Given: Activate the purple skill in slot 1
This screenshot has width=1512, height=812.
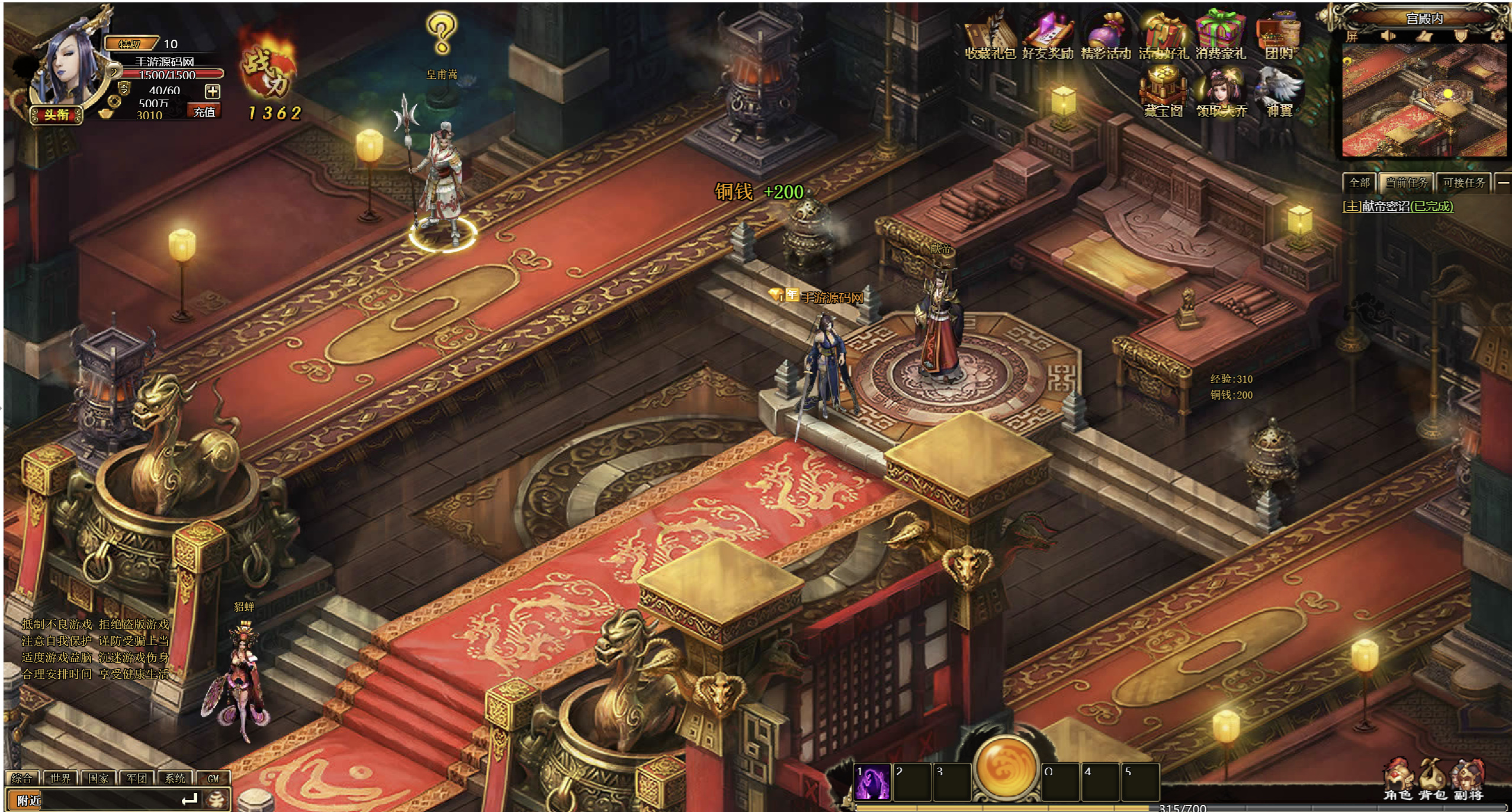Looking at the screenshot, I should pos(872,781).
